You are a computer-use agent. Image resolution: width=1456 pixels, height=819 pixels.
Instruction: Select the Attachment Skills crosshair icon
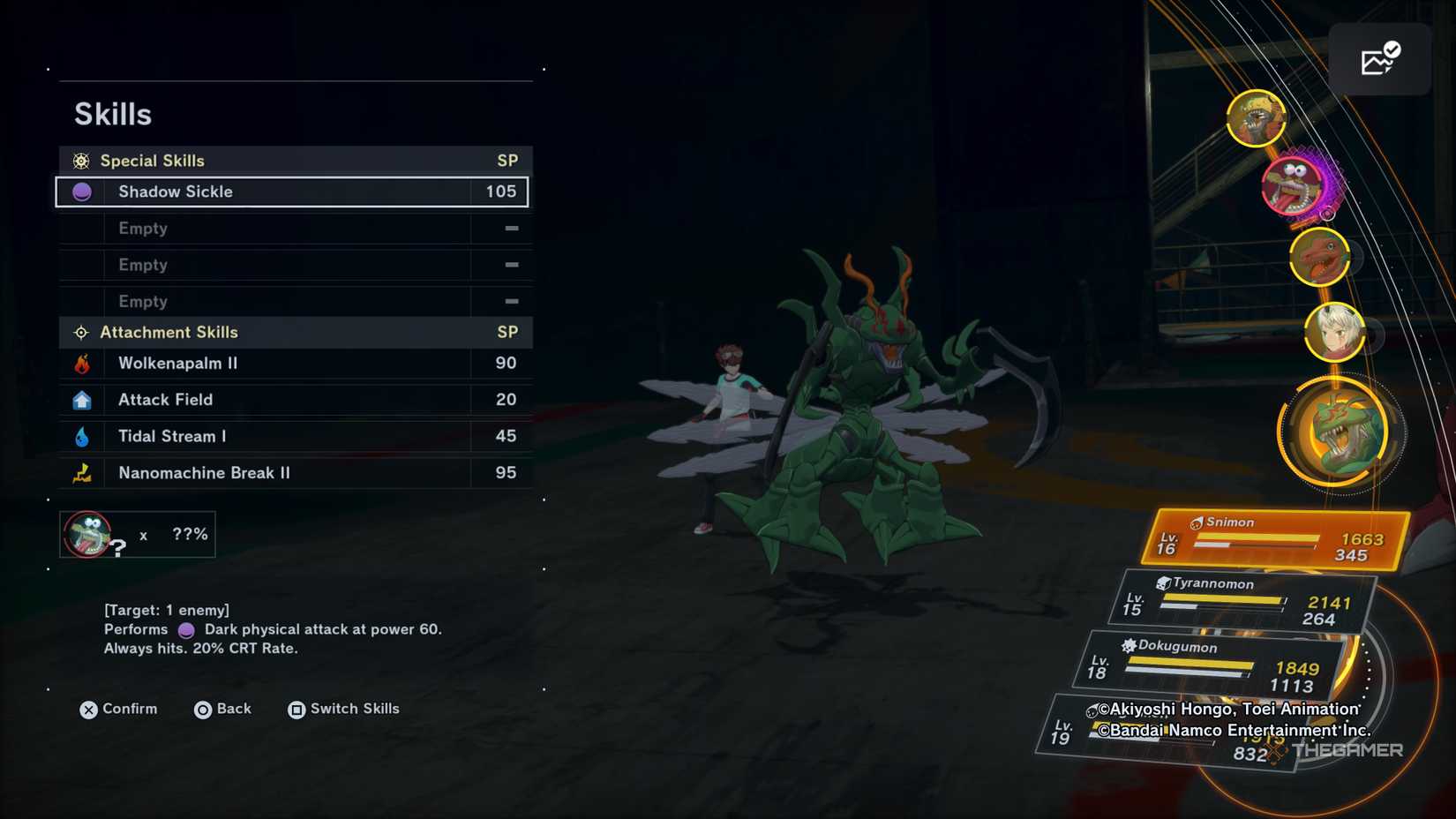[x=80, y=332]
